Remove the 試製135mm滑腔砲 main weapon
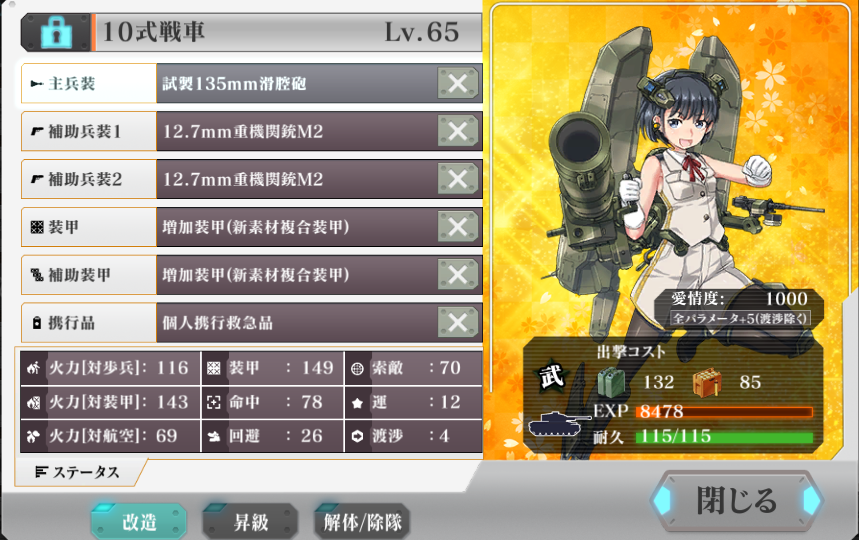 pyautogui.click(x=458, y=83)
